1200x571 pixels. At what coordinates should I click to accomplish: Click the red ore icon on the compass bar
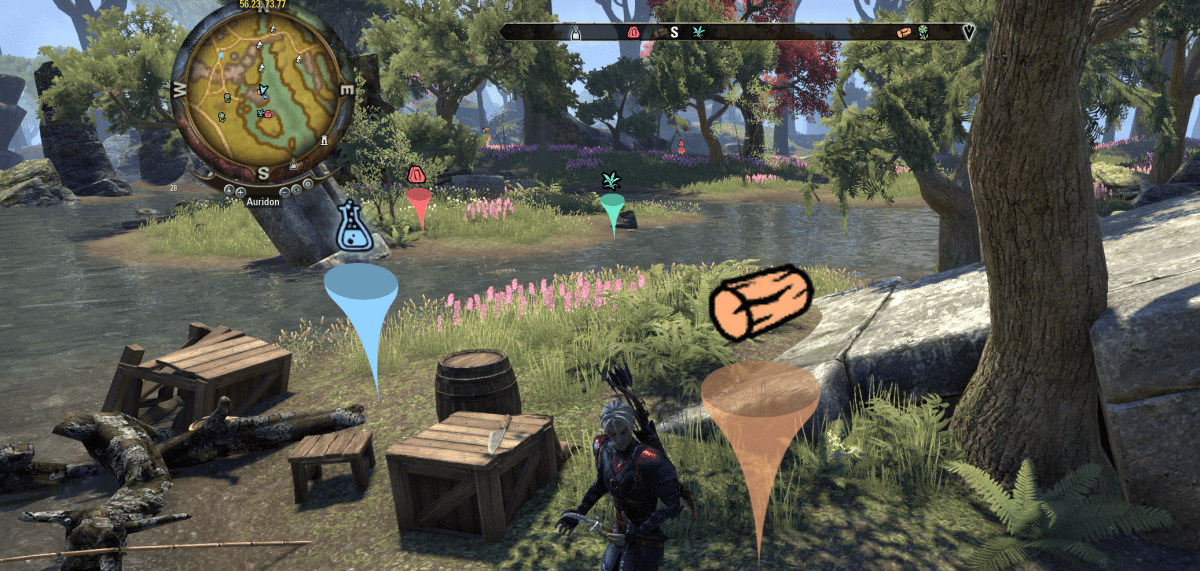coord(633,32)
